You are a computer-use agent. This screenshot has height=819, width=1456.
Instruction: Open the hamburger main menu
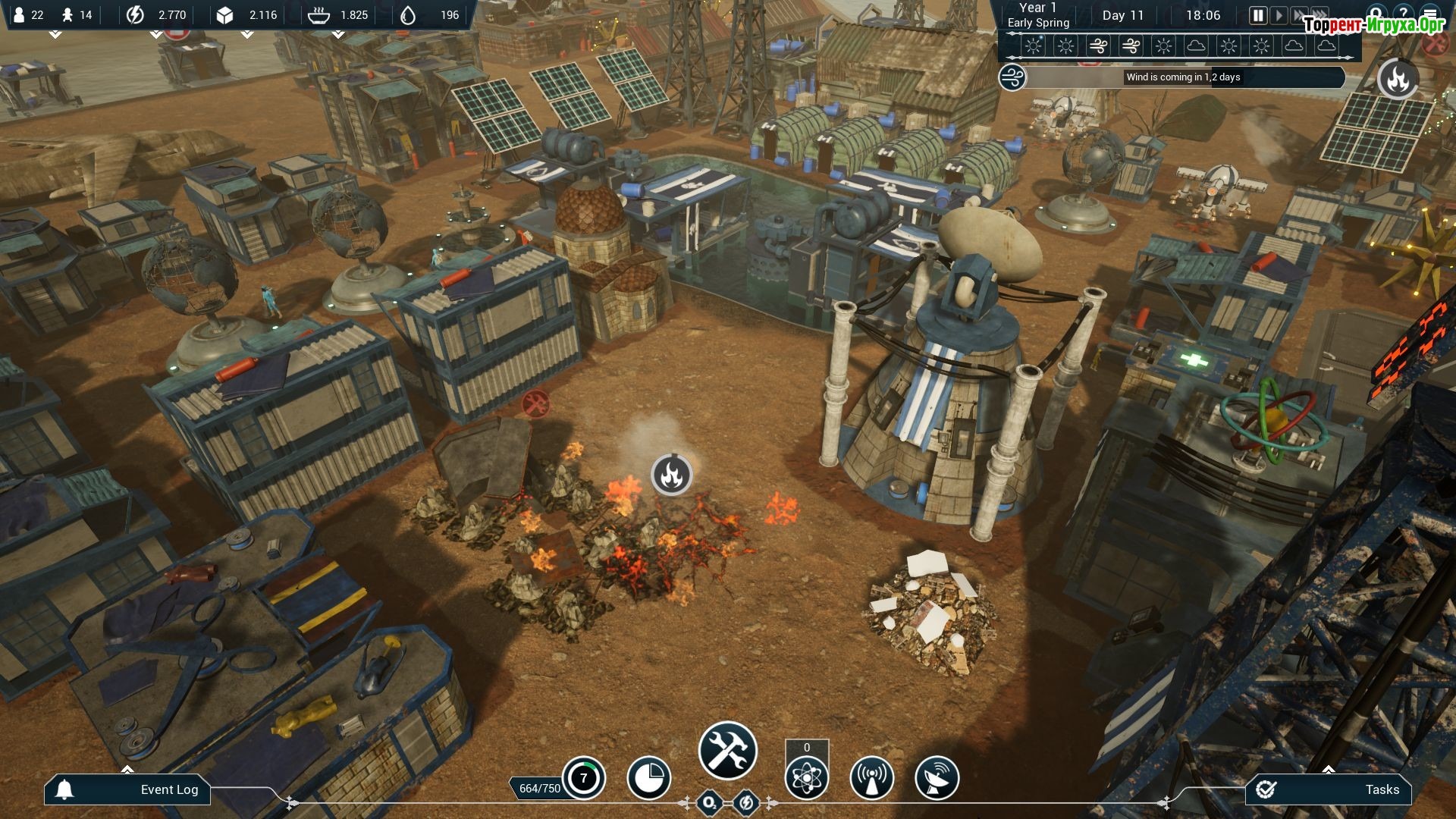(1430, 14)
